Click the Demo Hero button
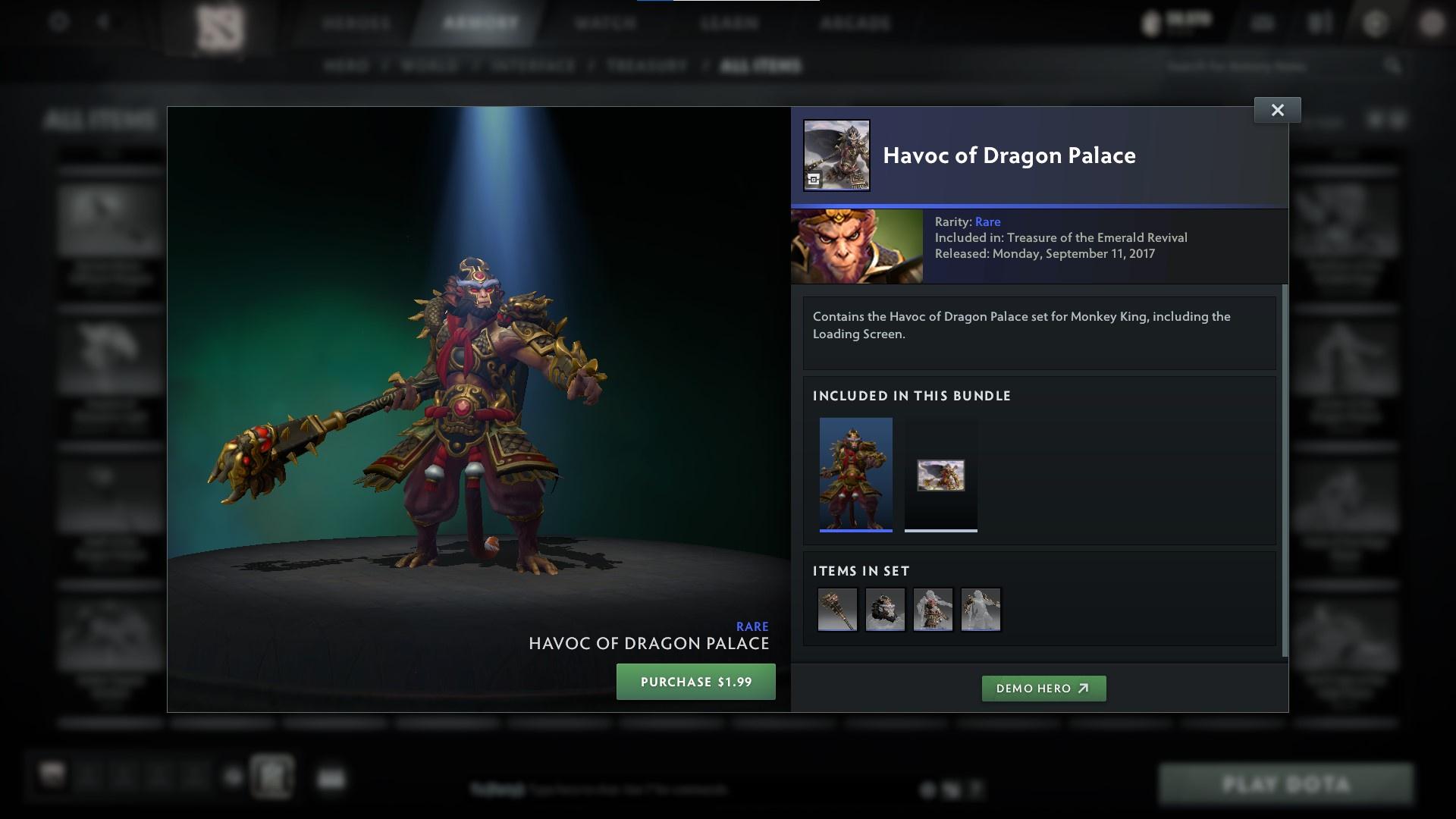The image size is (1456, 819). pos(1043,689)
